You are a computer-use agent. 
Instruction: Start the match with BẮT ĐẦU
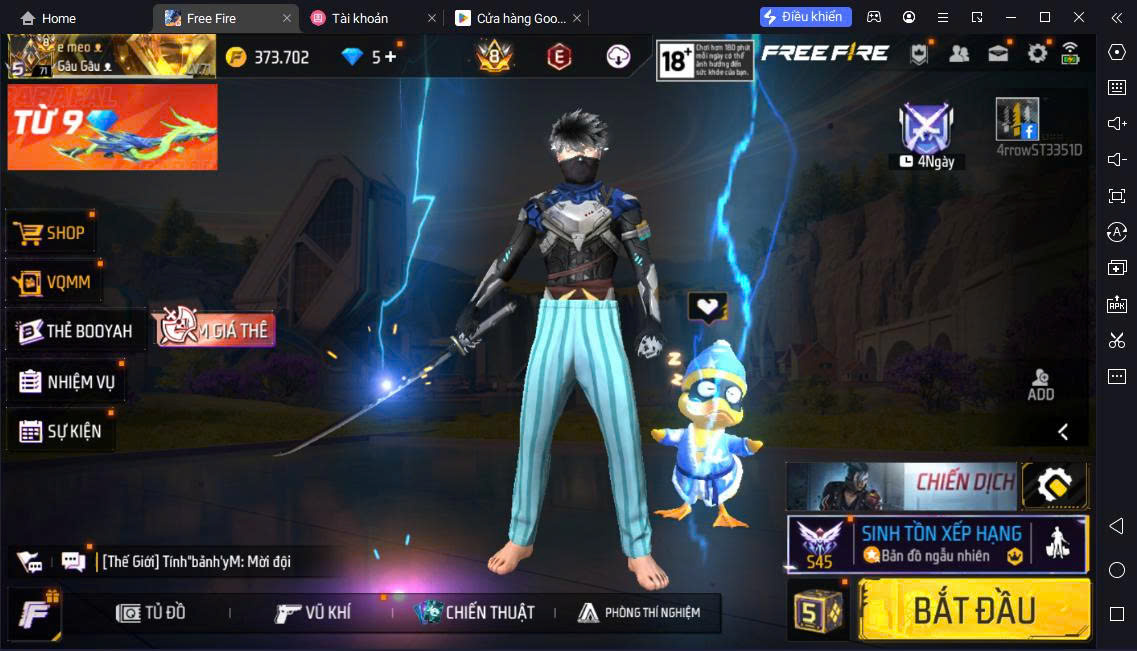(x=973, y=609)
